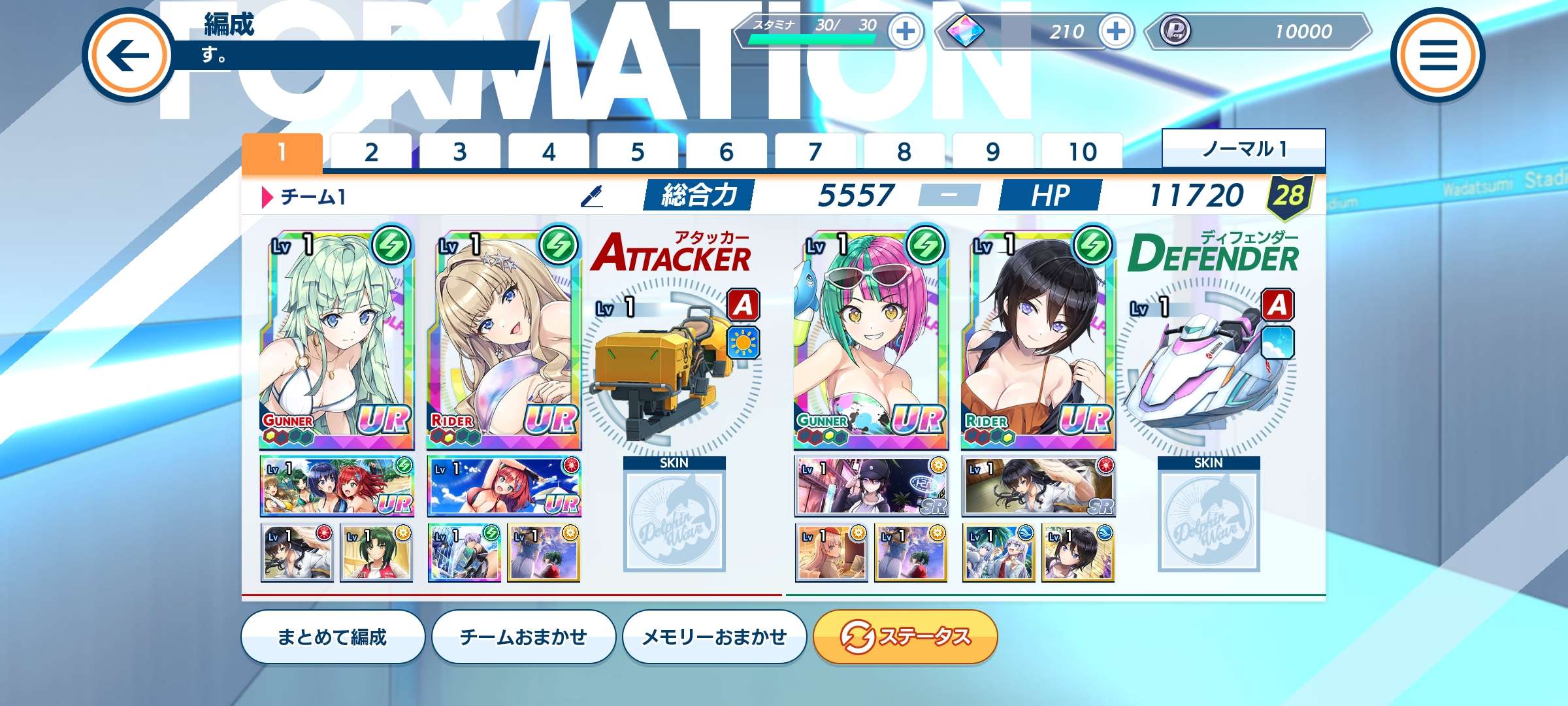Add gems with the plus button

pos(1116,31)
